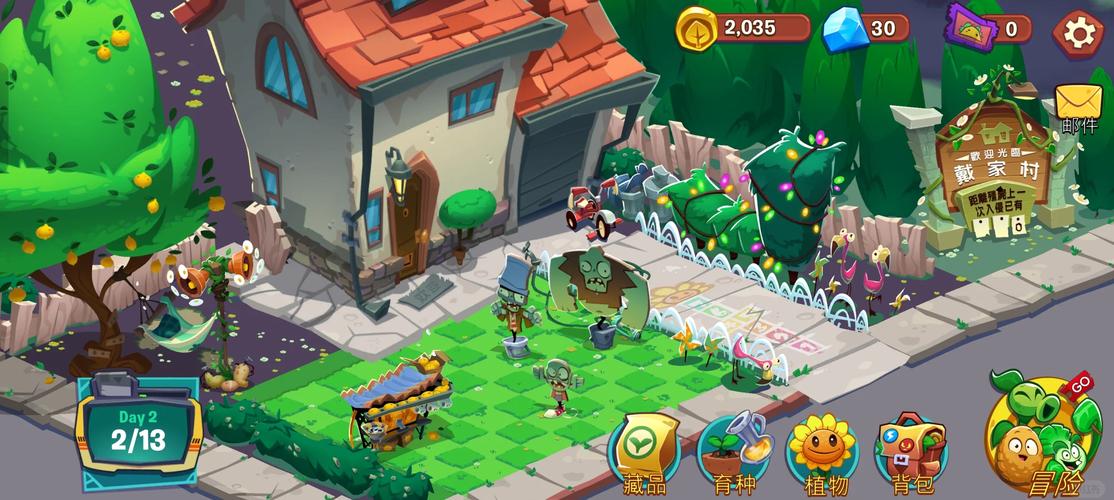Tap the gold coin balance
Image resolution: width=1114 pixels, height=500 pixels.
[x=743, y=28]
